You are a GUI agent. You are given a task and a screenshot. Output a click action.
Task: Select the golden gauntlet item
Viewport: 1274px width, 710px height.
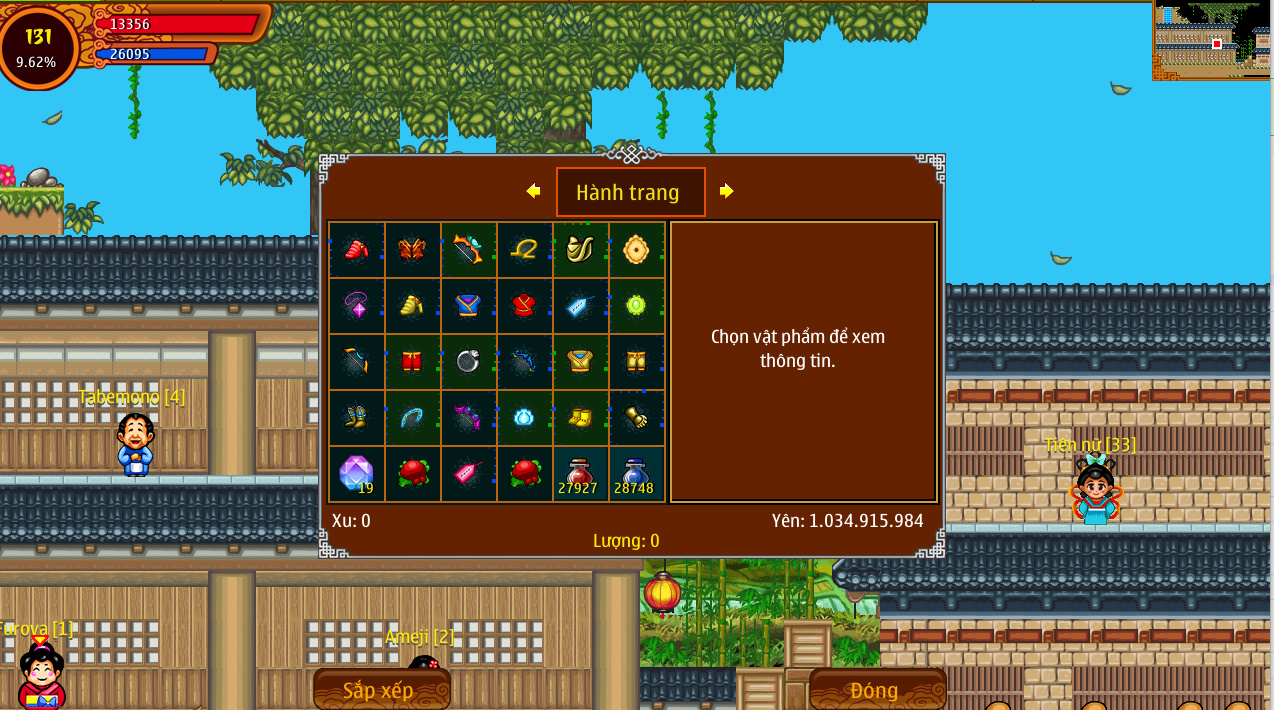click(636, 418)
